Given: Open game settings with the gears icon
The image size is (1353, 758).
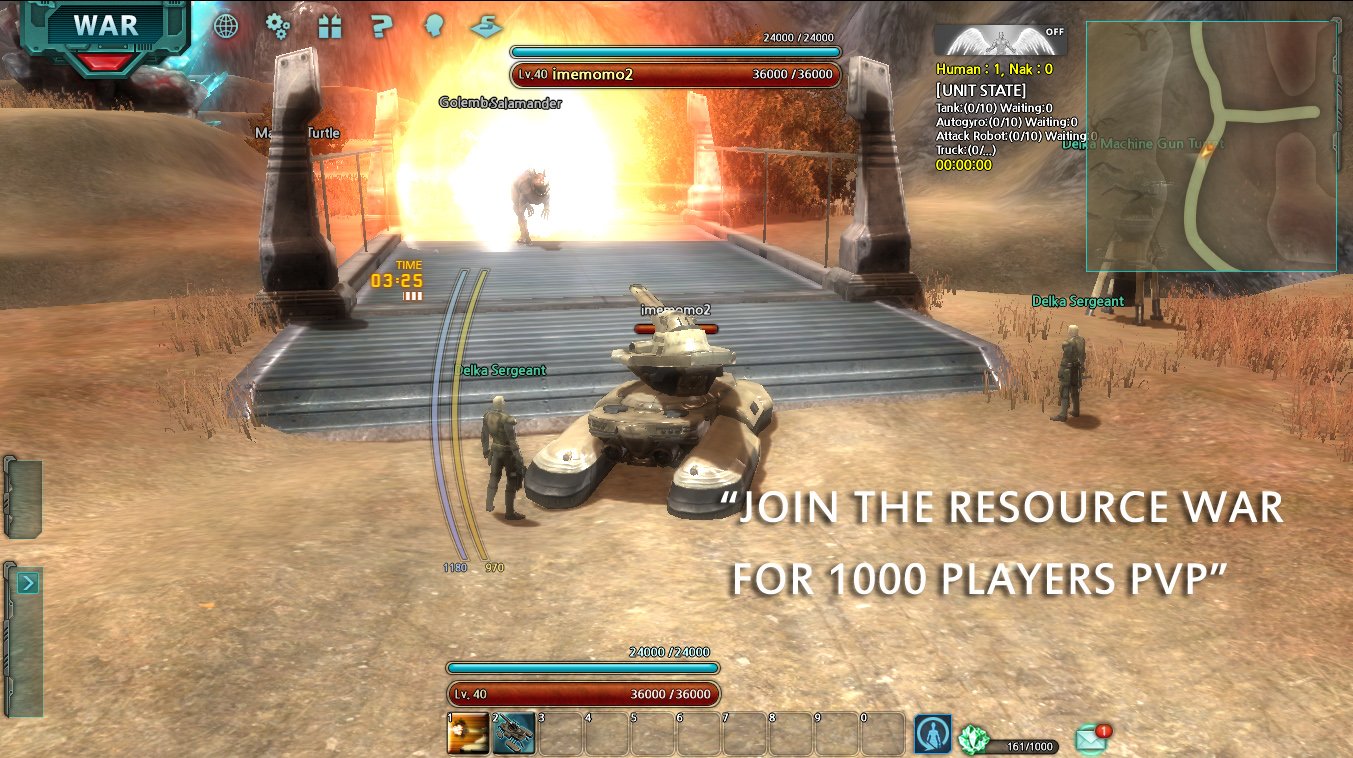Looking at the screenshot, I should (277, 27).
